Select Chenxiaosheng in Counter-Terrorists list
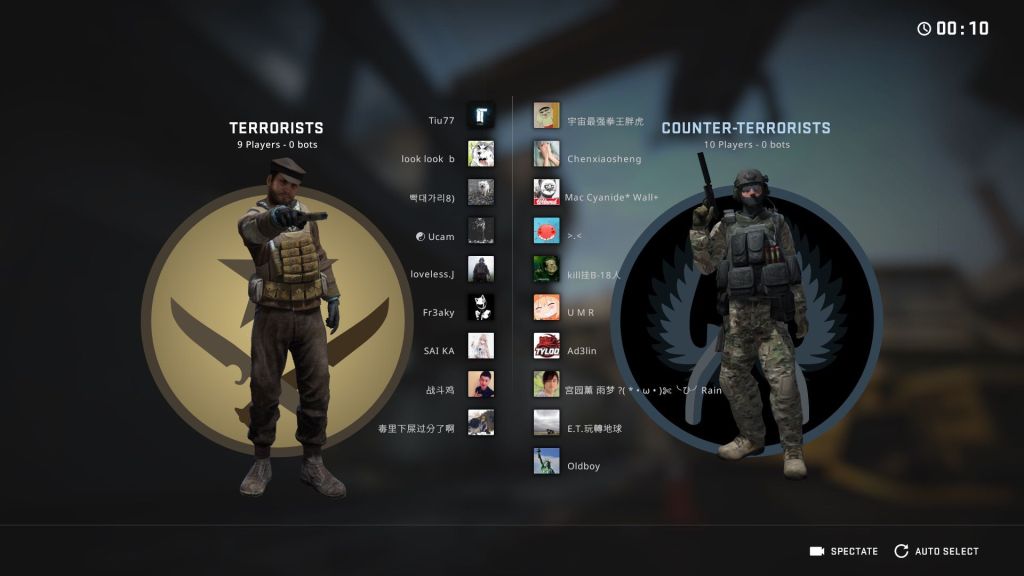The width and height of the screenshot is (1024, 576). click(604, 159)
